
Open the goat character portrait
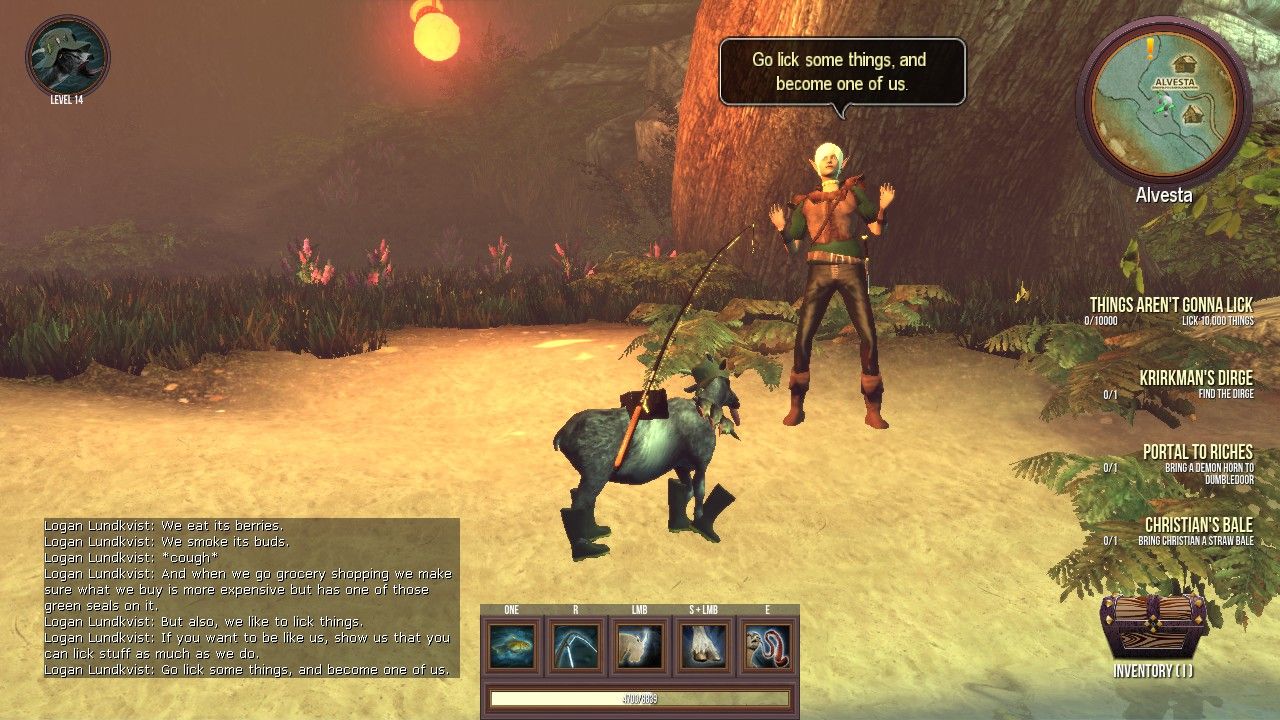click(67, 56)
